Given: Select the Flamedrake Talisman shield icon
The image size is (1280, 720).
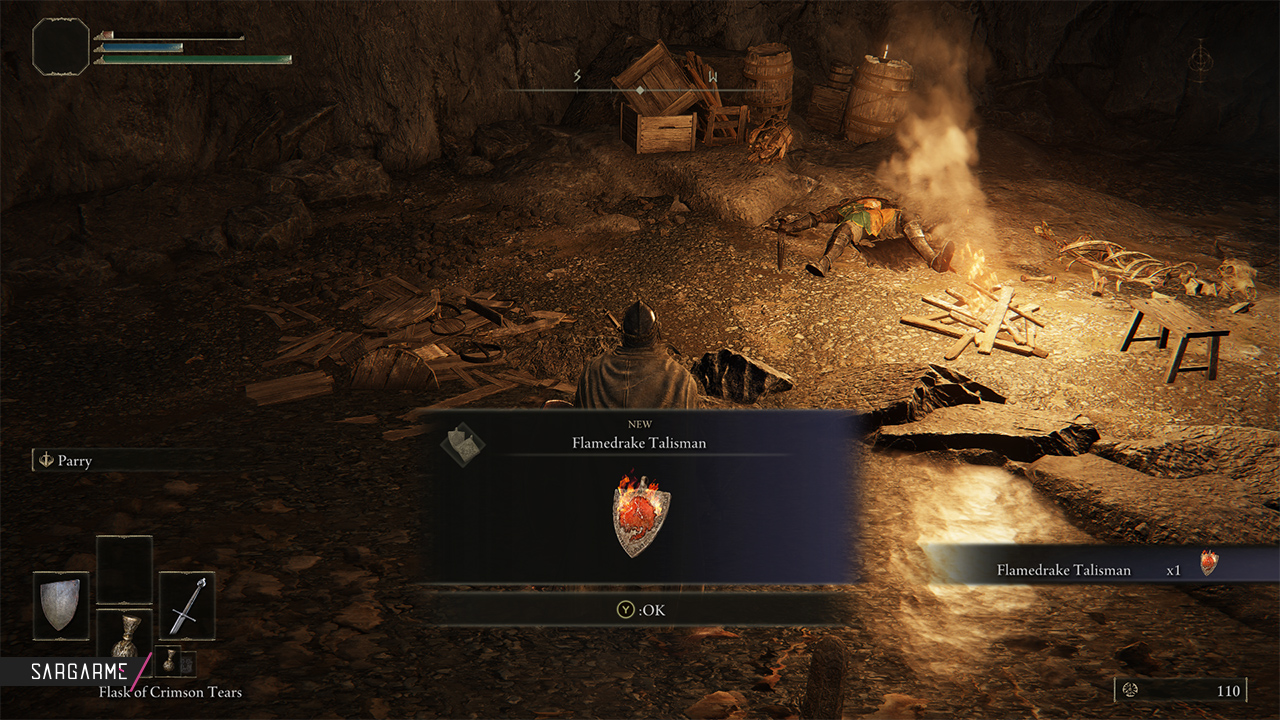Looking at the screenshot, I should point(641,516).
